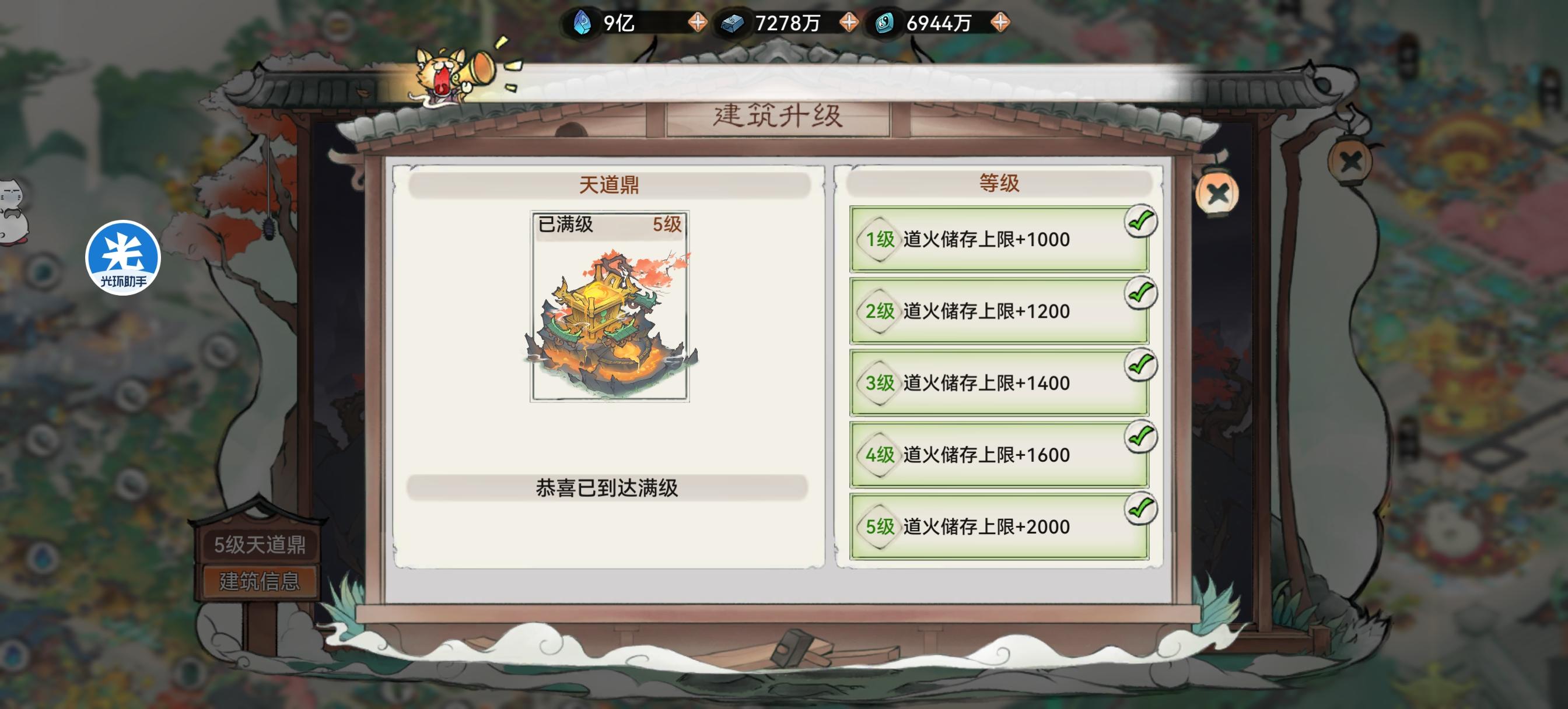1568x709 pixels.
Task: Click the blue crystal currency icon
Action: 582,23
